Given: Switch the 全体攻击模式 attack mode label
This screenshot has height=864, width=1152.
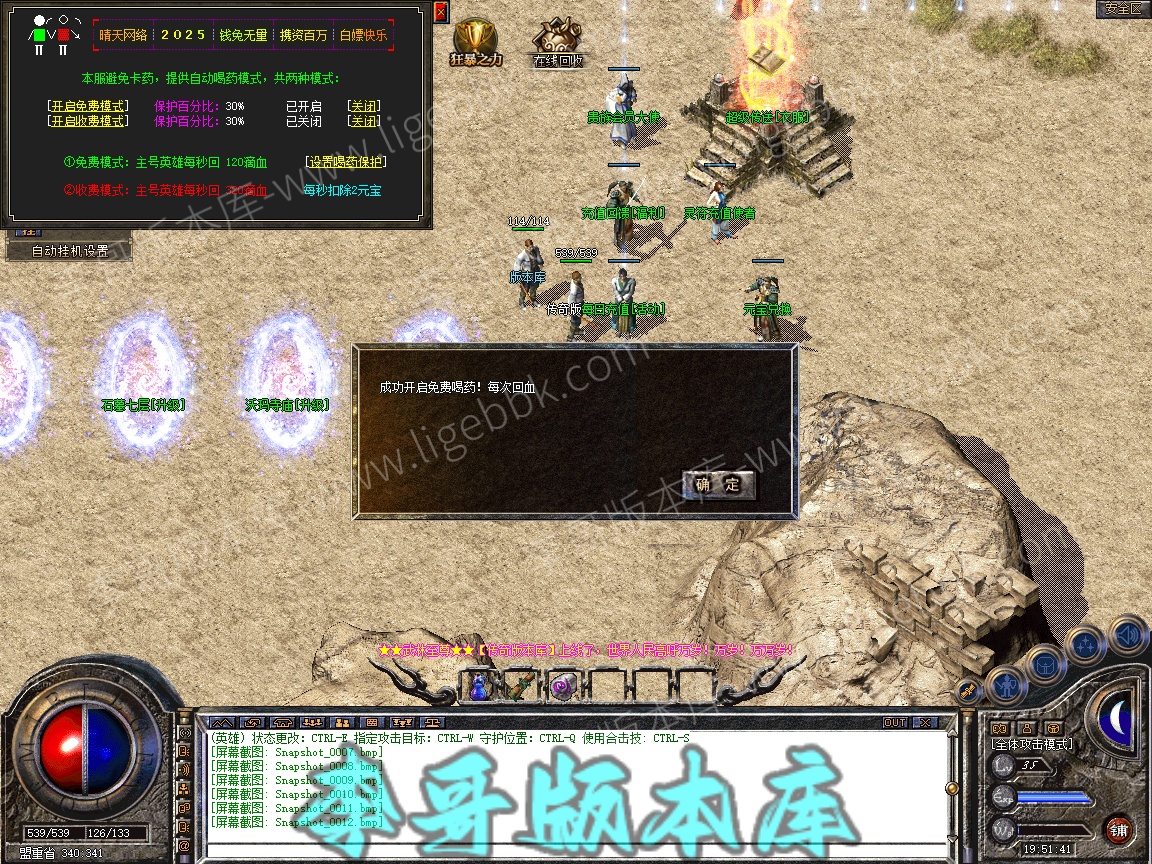Looking at the screenshot, I should pos(1031,745).
